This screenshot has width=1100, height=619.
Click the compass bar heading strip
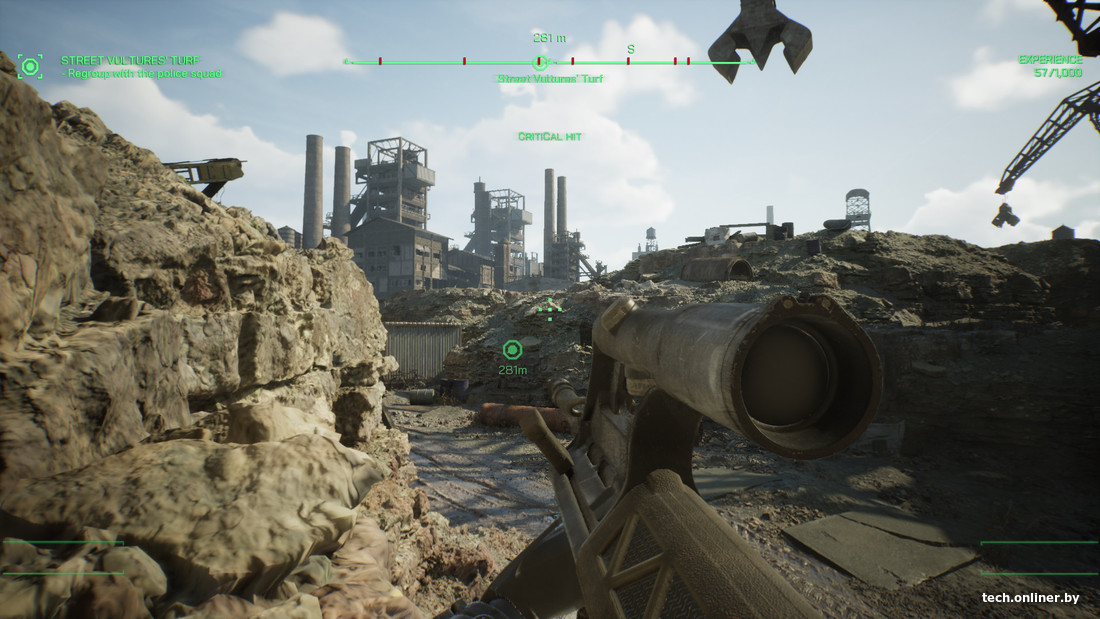(548, 62)
